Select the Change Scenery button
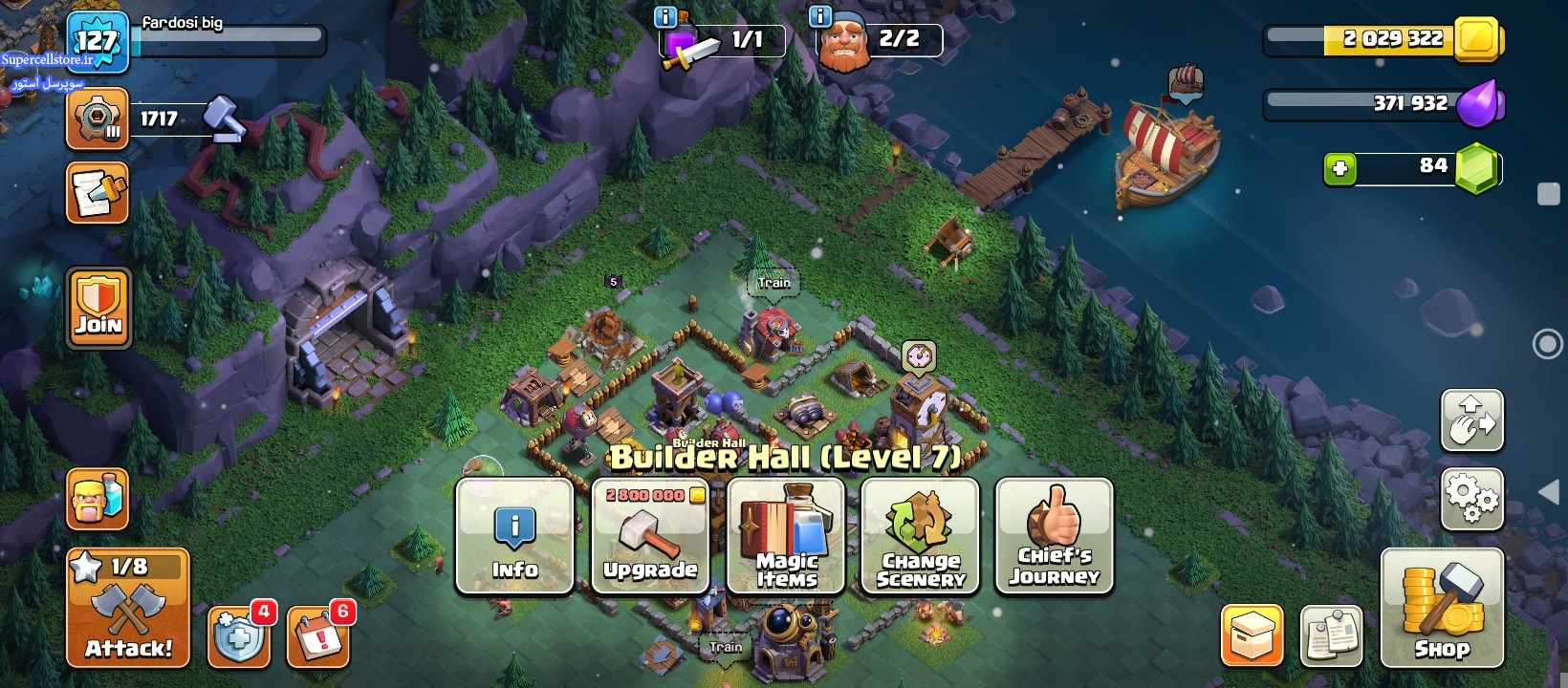1568x688 pixels. pyautogui.click(x=920, y=536)
